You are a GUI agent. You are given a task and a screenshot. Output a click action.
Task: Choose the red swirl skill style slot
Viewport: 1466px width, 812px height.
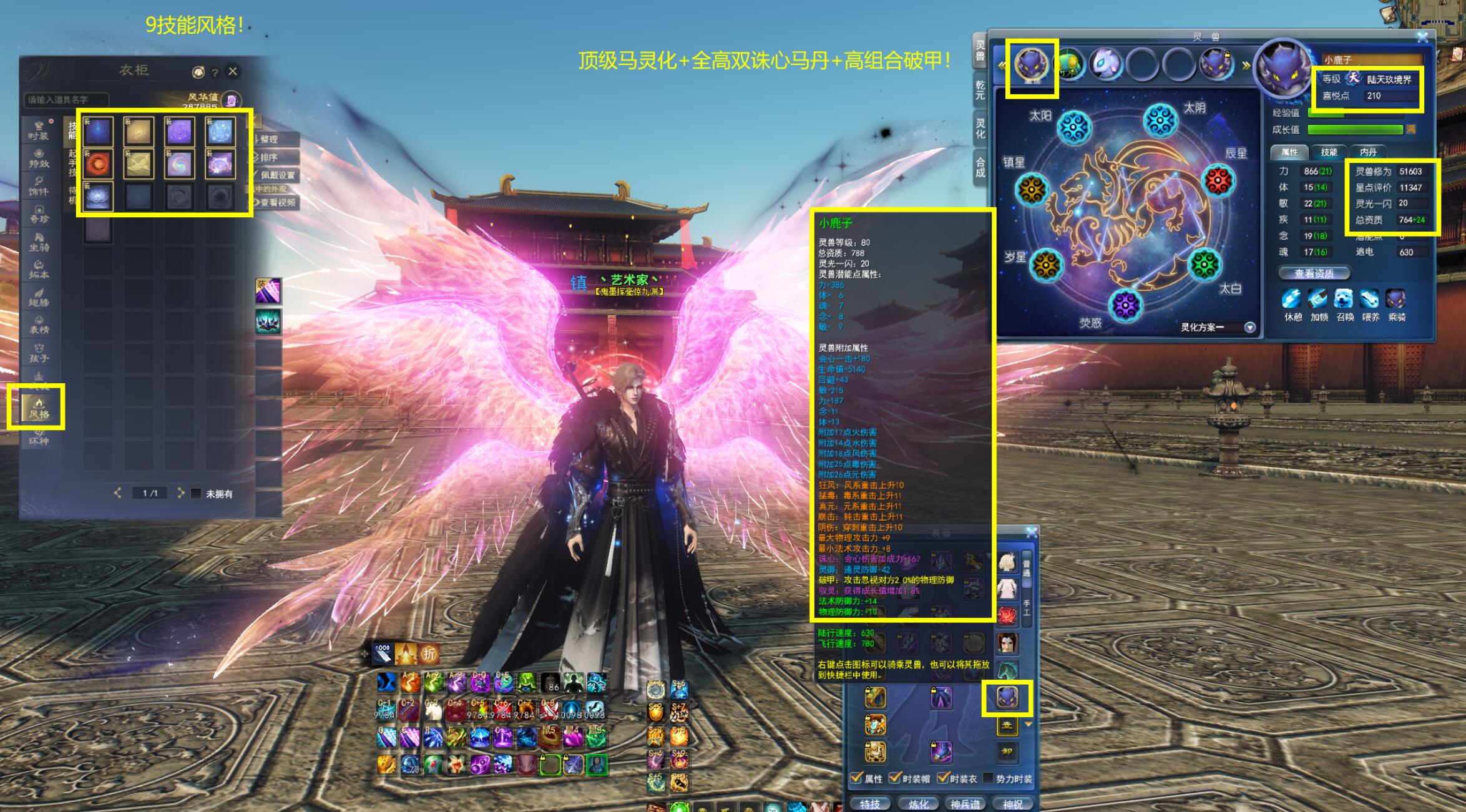tap(98, 164)
